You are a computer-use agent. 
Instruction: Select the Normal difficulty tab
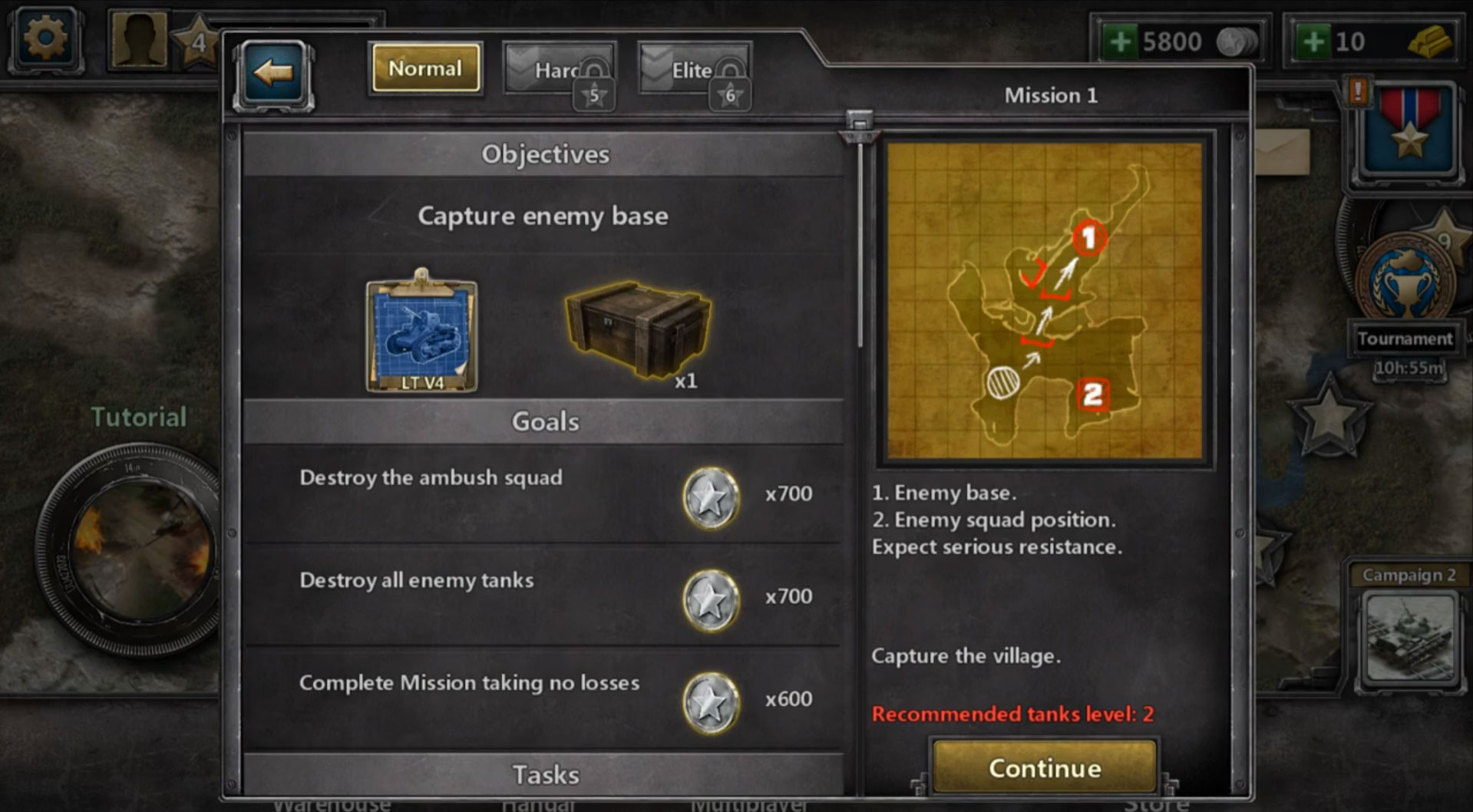point(424,69)
